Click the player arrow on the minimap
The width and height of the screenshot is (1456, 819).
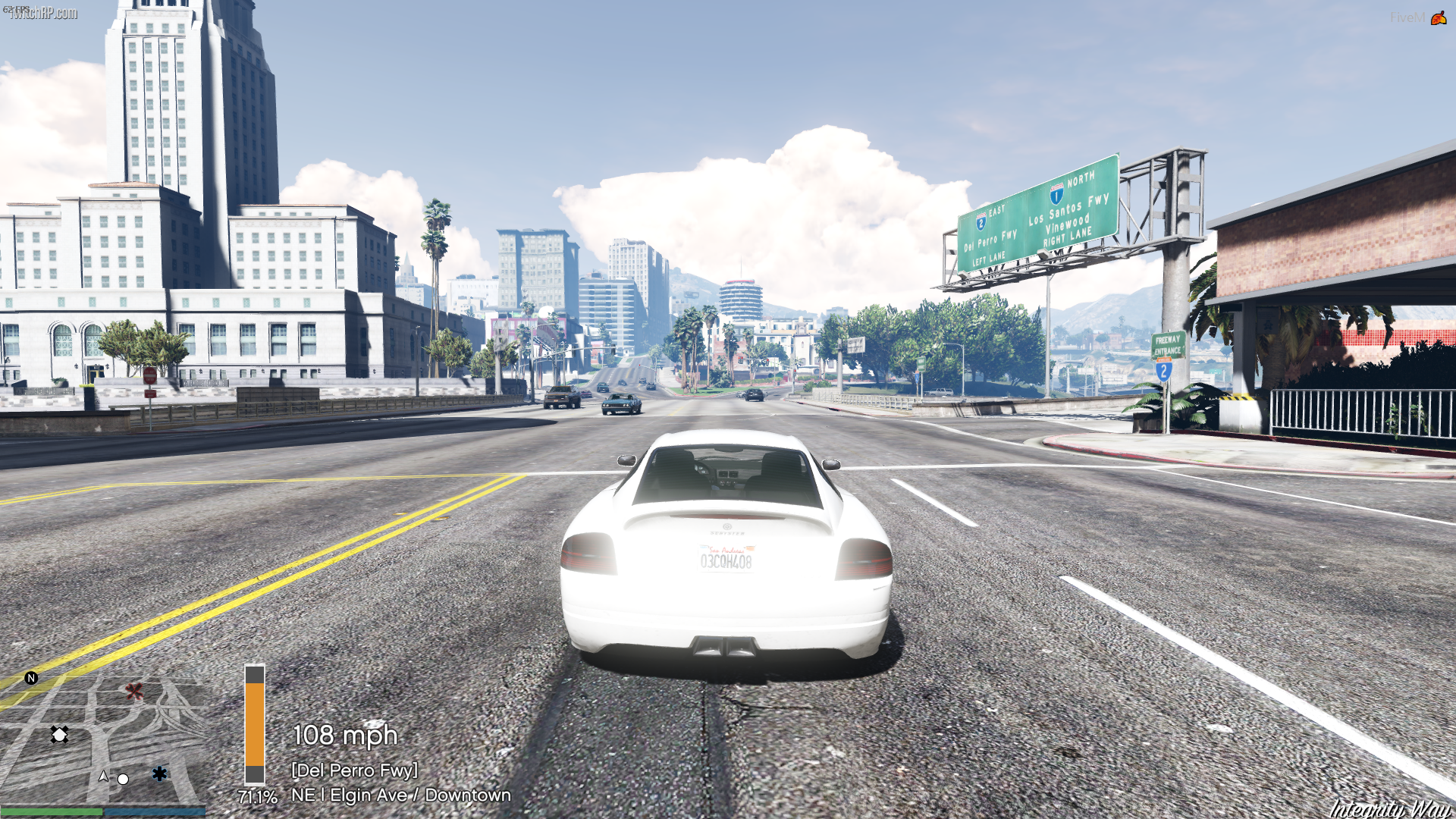click(104, 776)
